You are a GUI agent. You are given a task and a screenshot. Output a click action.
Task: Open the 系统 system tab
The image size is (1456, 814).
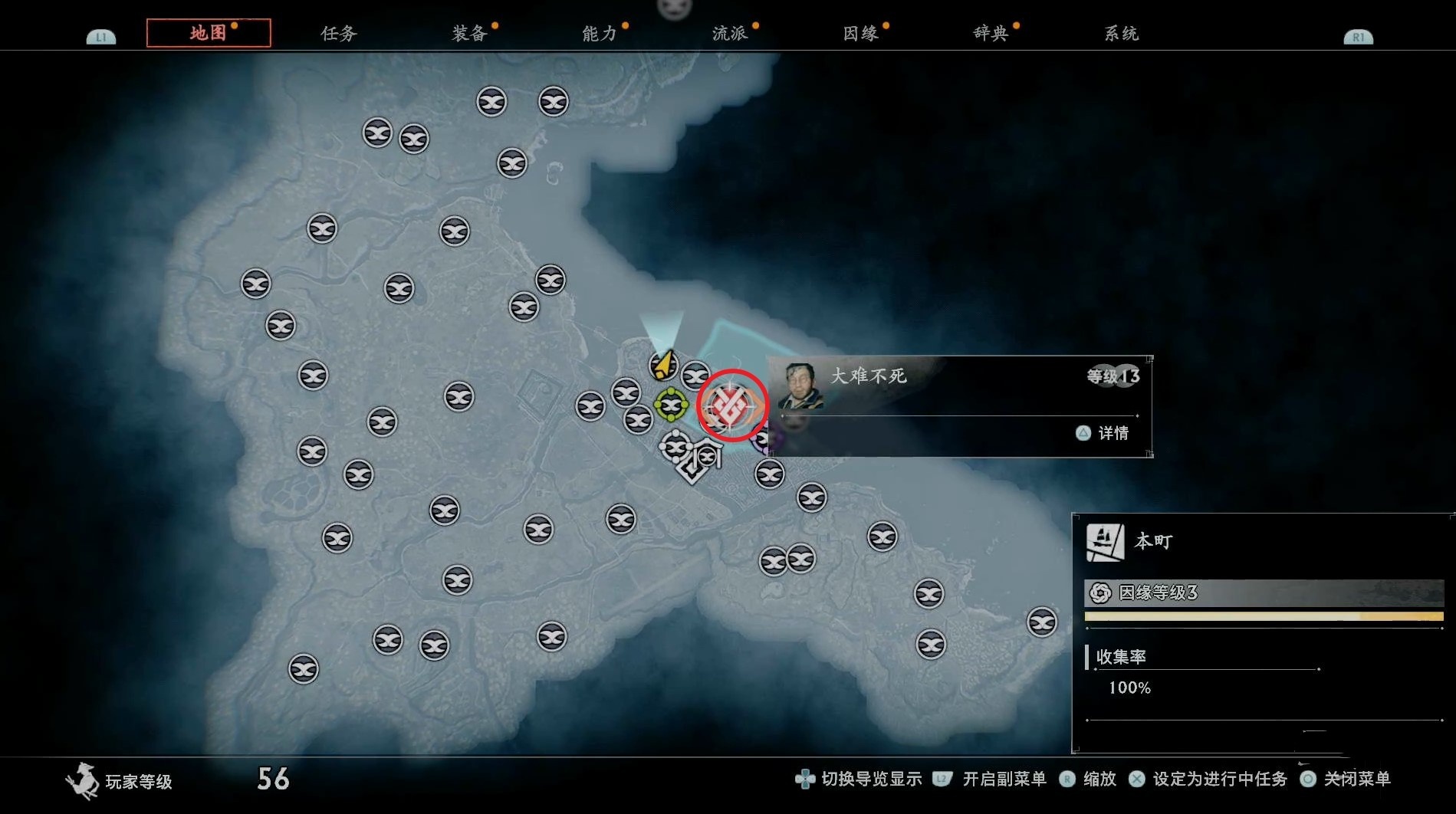tap(1121, 33)
